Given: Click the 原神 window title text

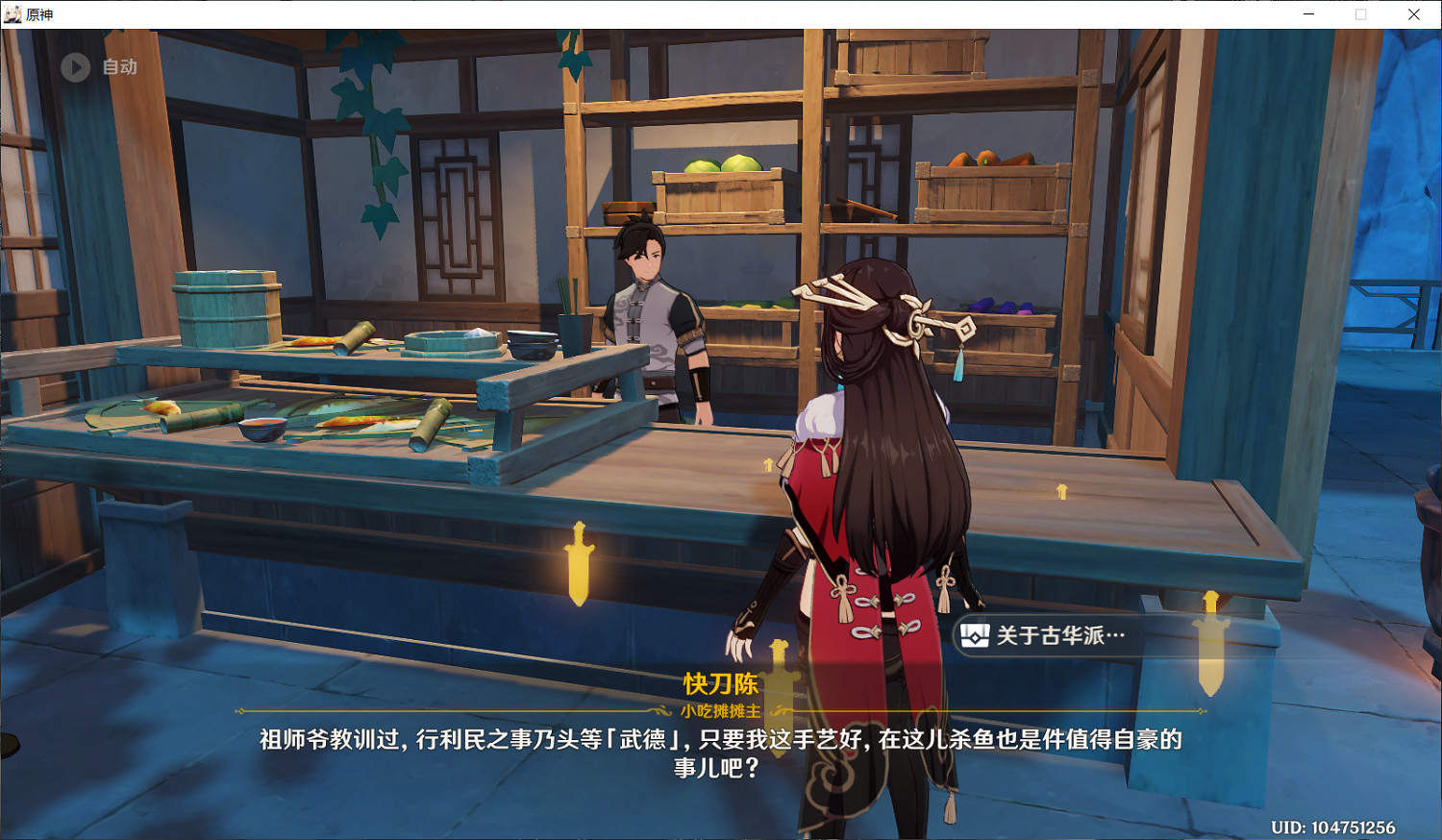Looking at the screenshot, I should point(41,14).
